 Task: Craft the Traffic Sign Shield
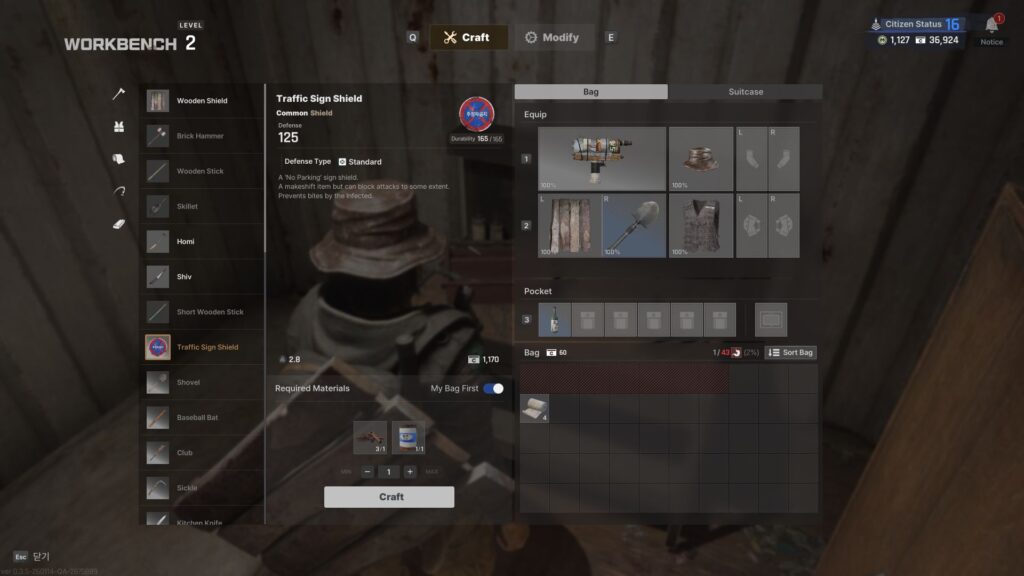pyautogui.click(x=389, y=497)
